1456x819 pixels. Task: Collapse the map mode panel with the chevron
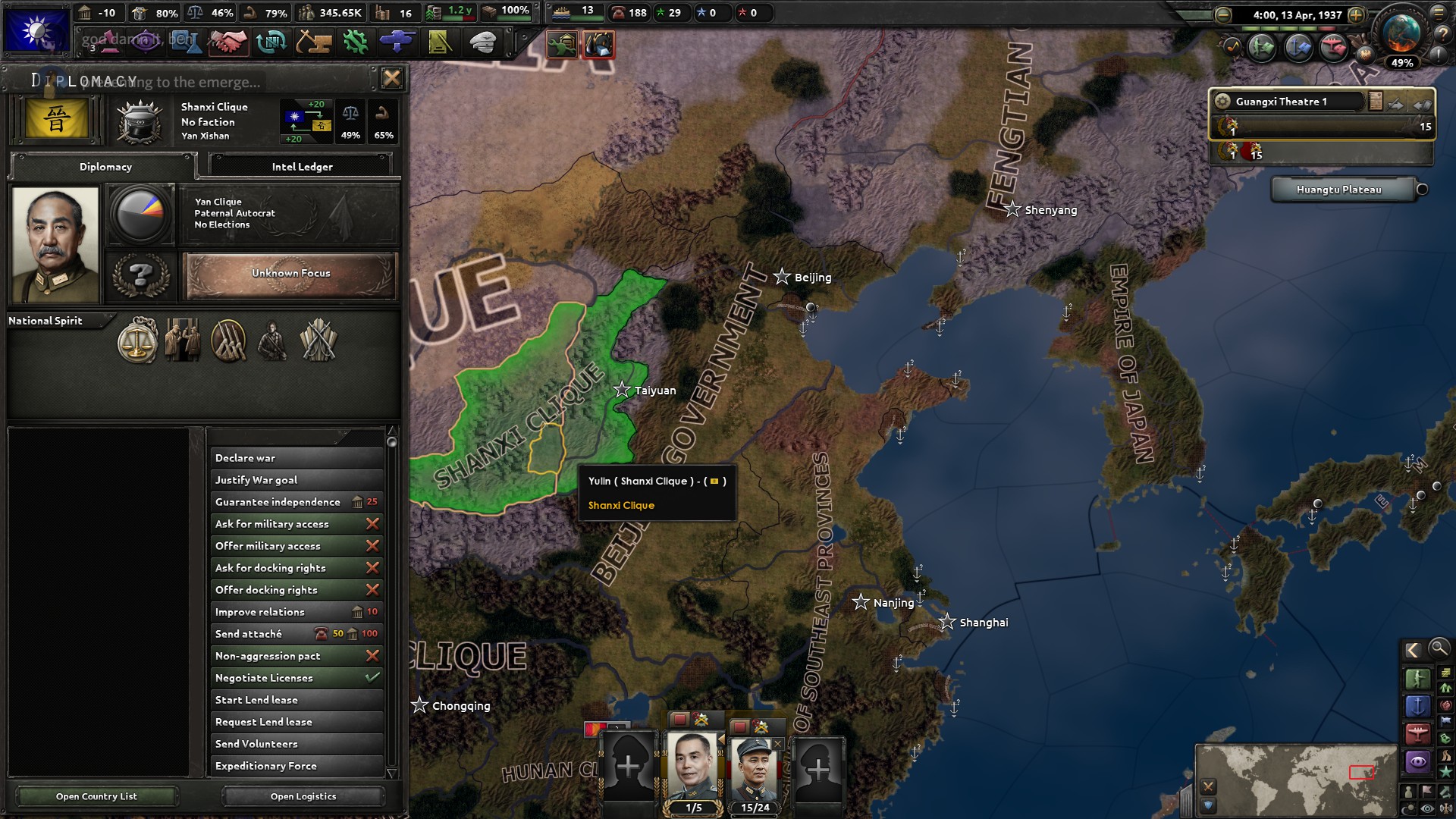[1414, 650]
